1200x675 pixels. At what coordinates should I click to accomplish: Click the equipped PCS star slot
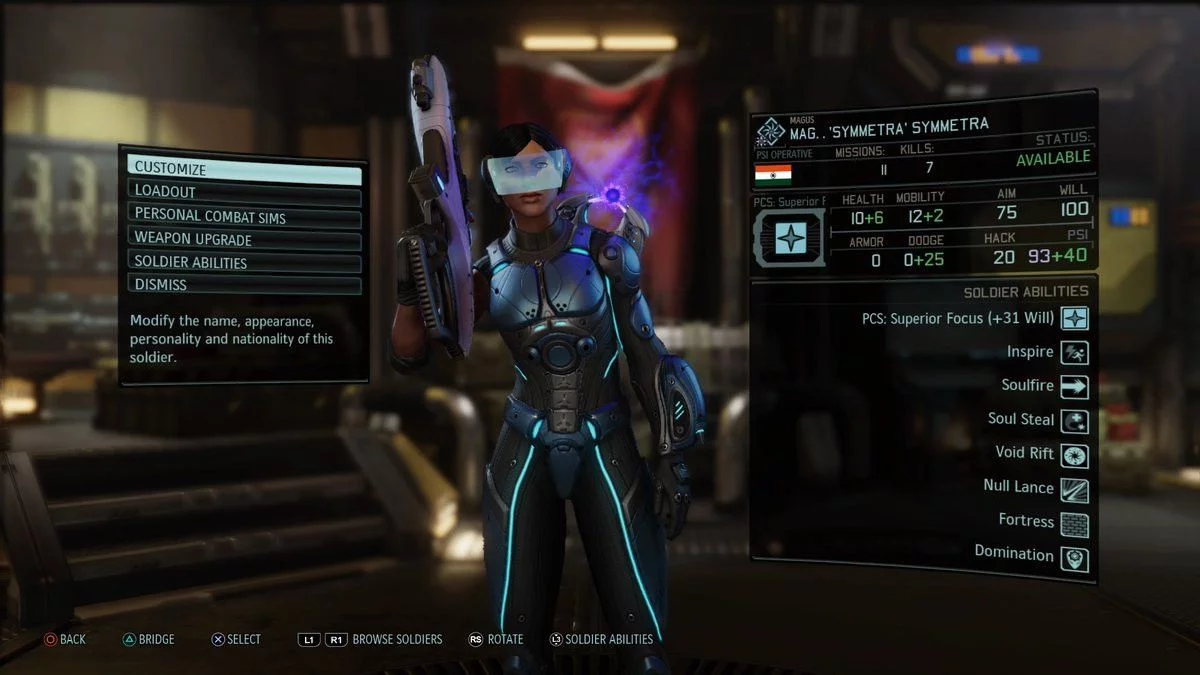point(790,238)
